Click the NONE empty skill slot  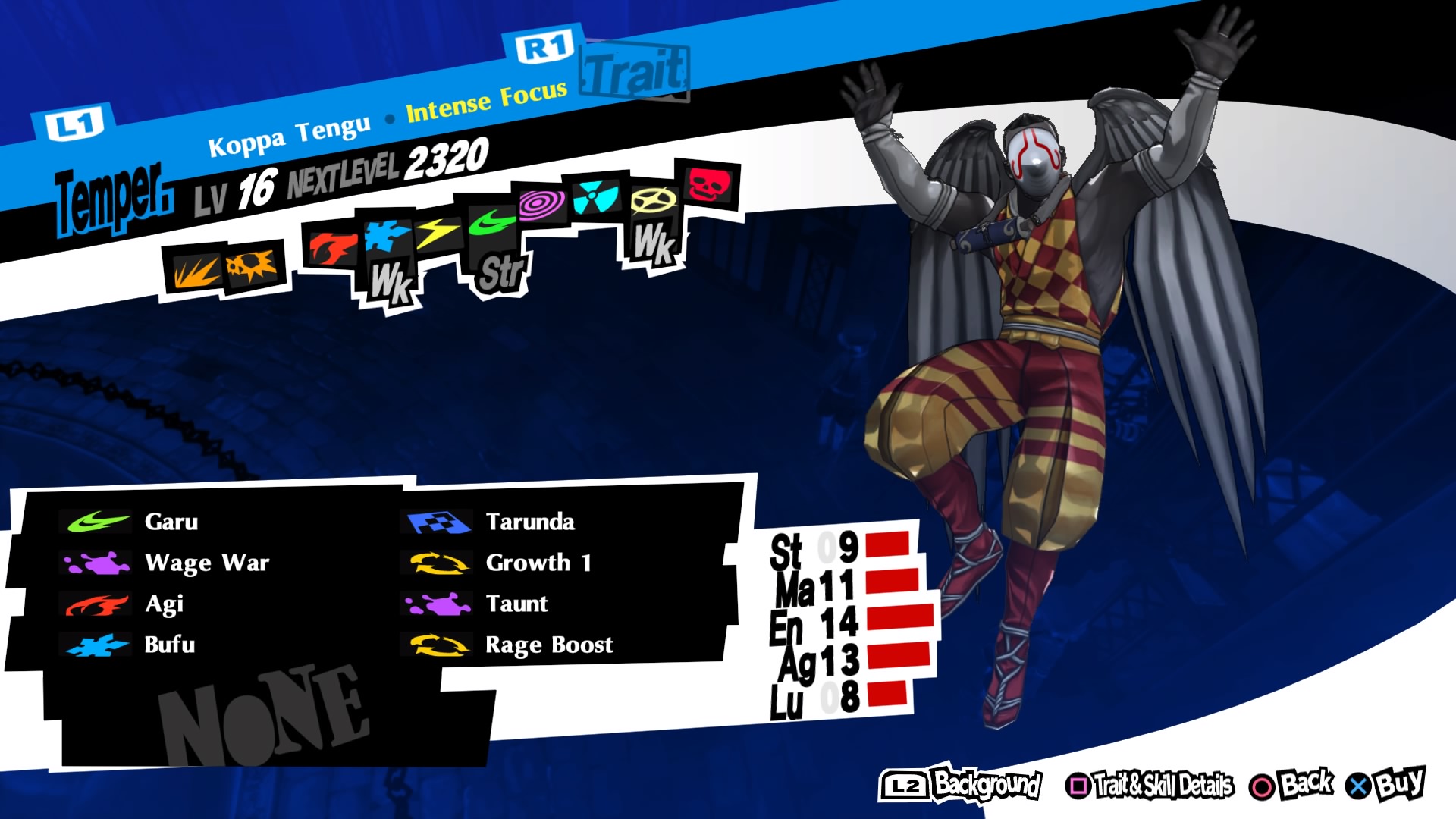pos(262,705)
